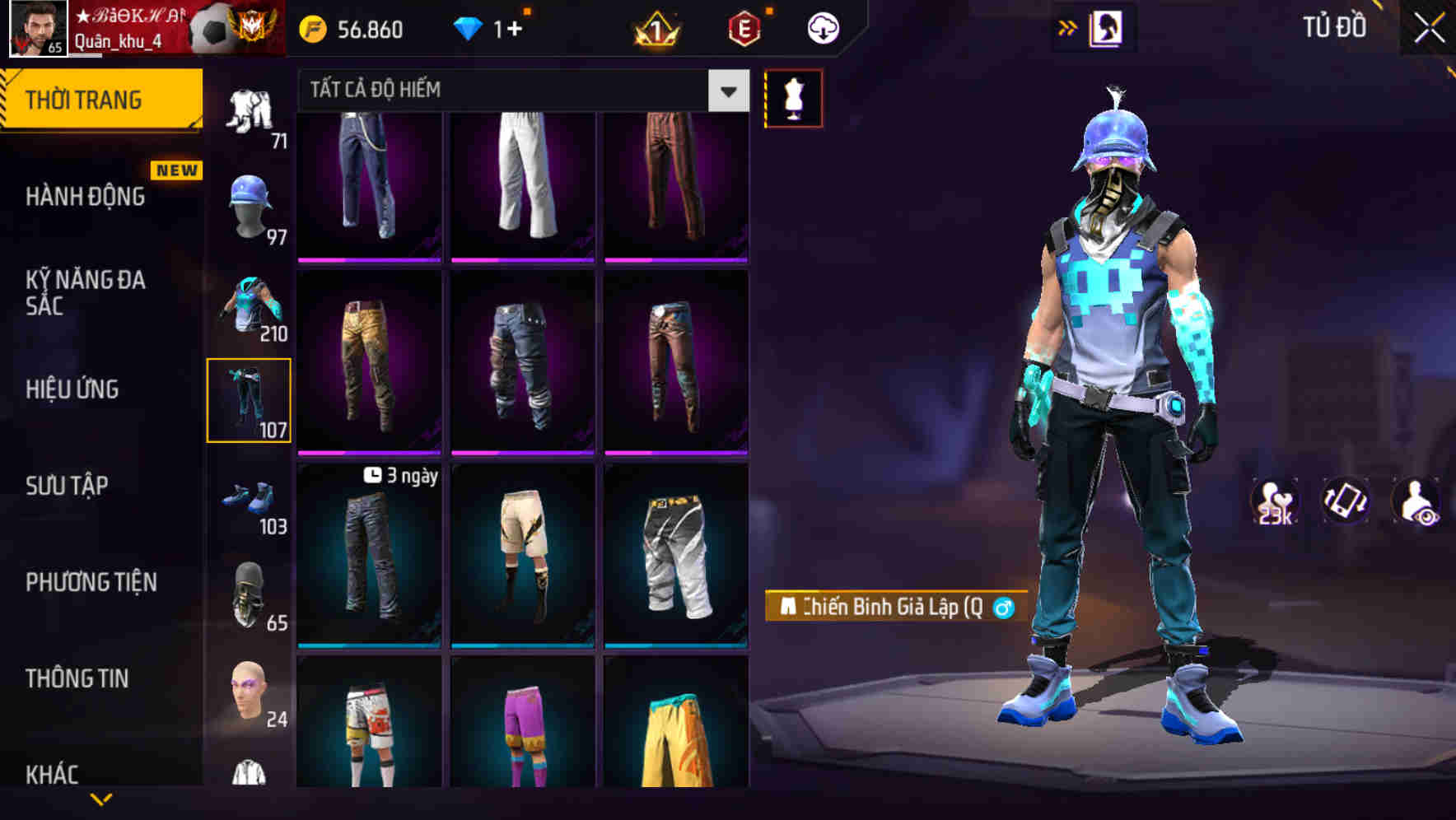Screen dimensions: 1456x820
Task: Open the cloud download resources icon
Action: tap(822, 27)
